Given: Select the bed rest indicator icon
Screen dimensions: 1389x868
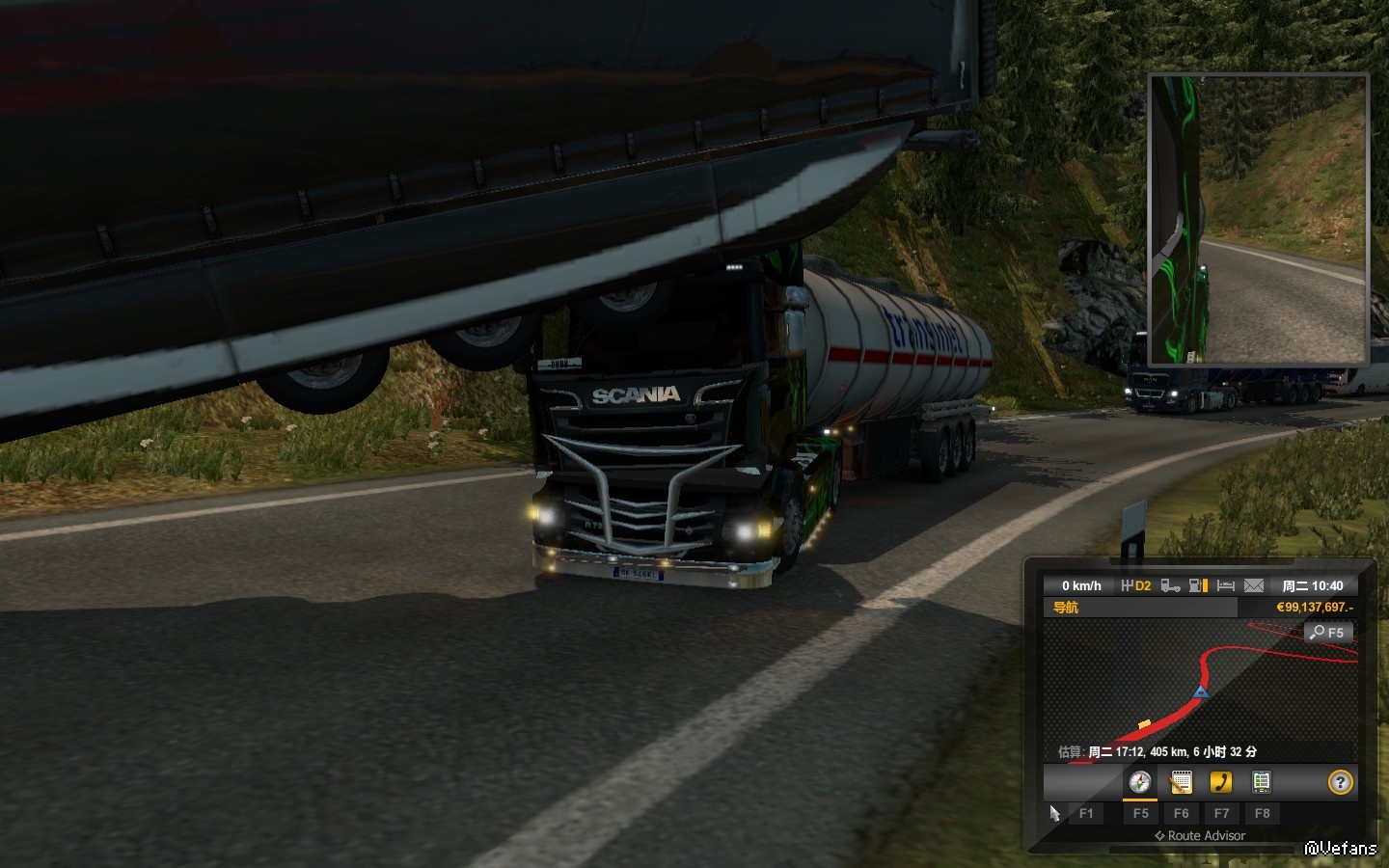Looking at the screenshot, I should point(1226,585).
